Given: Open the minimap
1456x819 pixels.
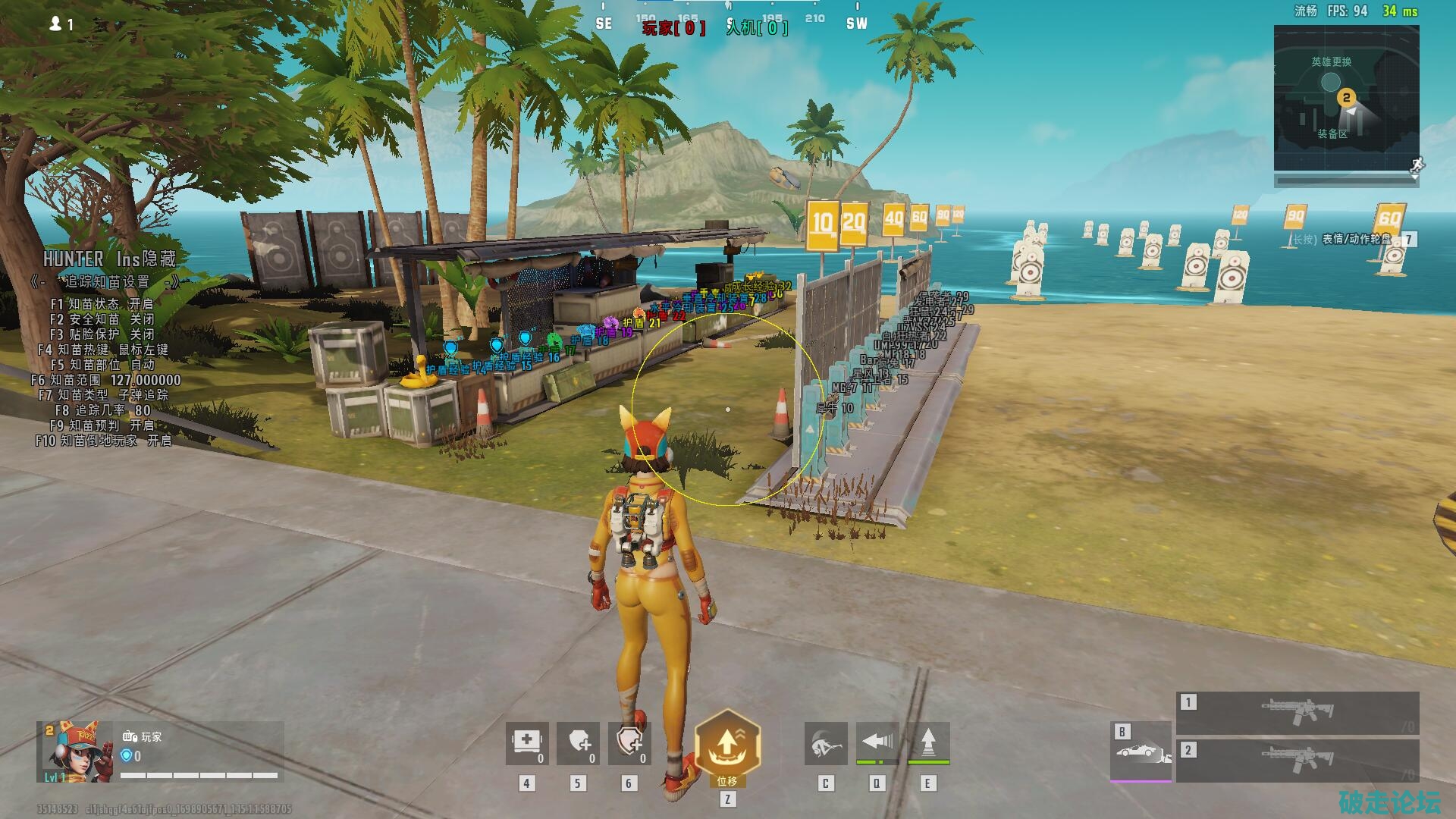Looking at the screenshot, I should (x=1346, y=99).
